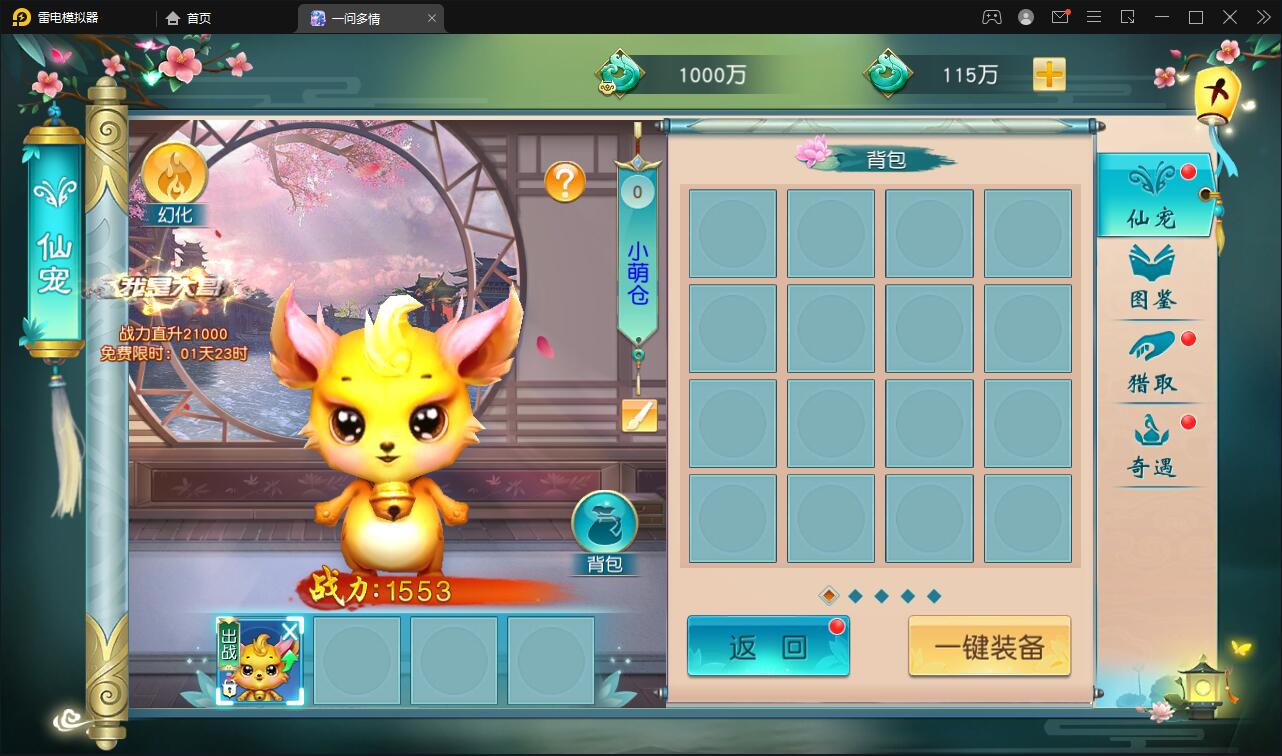Tap the yellow plus to add currency
The height and width of the screenshot is (756, 1282).
pos(1048,74)
